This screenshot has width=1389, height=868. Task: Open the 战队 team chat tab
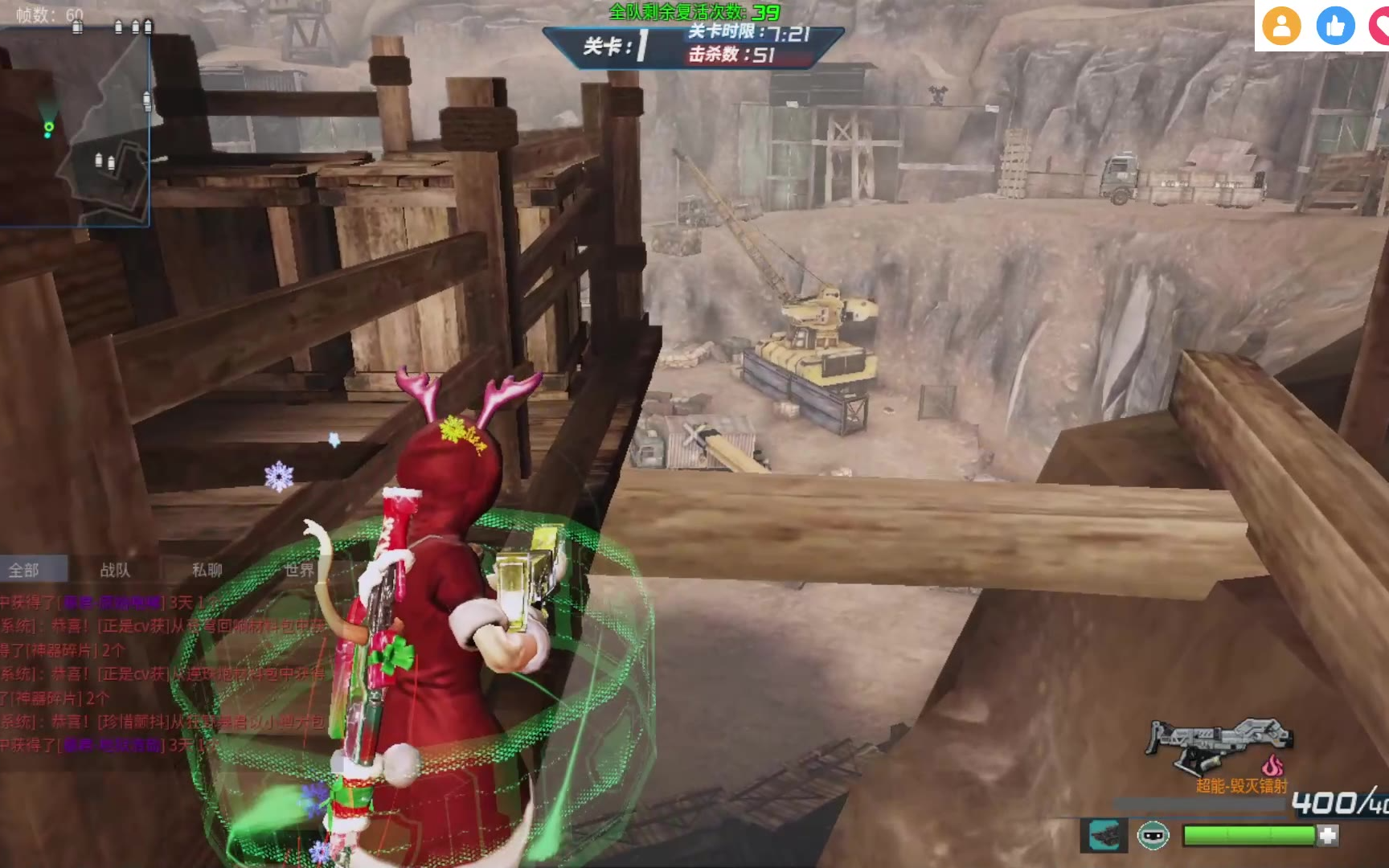click(x=115, y=570)
